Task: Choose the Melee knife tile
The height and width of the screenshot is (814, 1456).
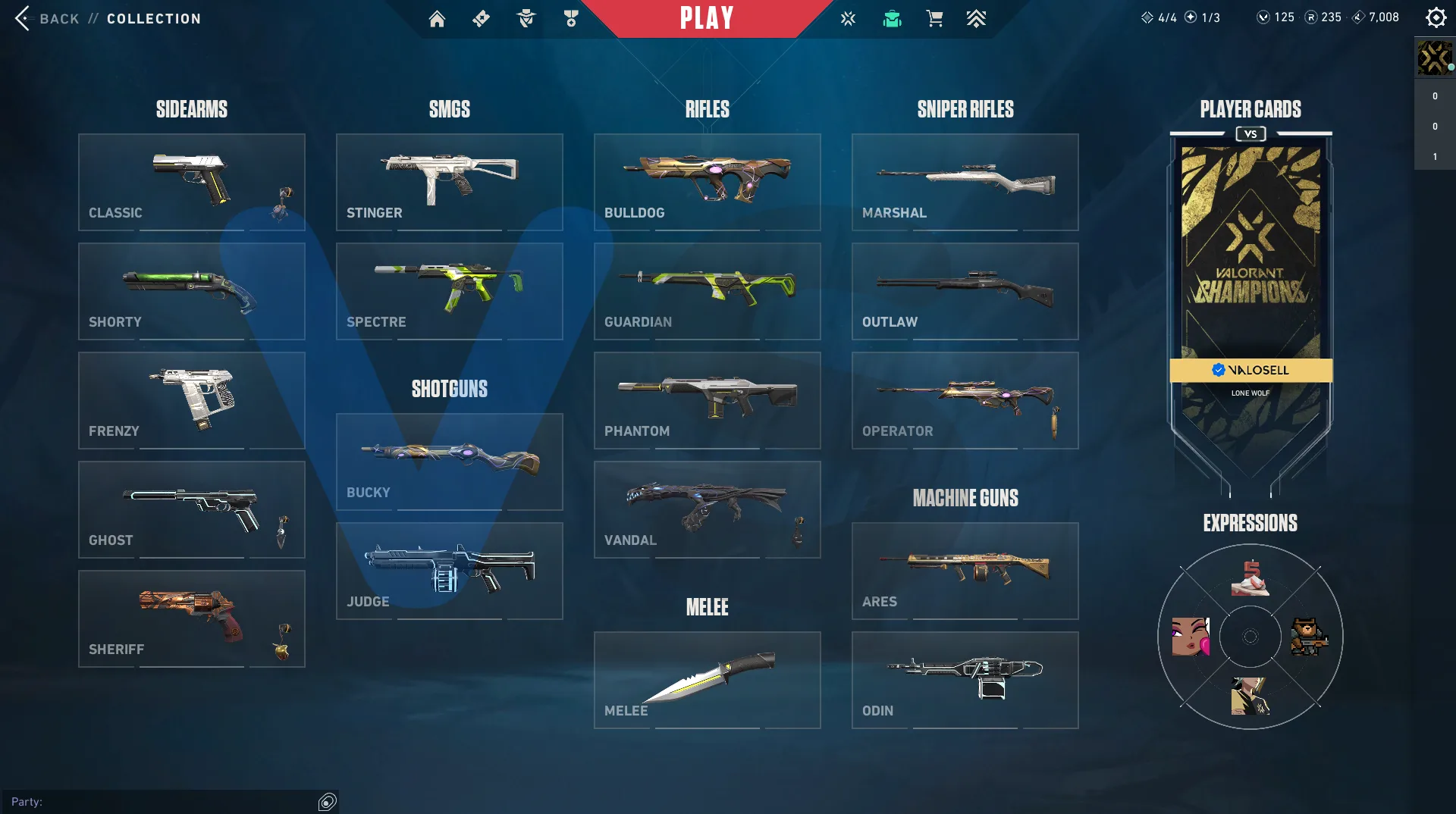Action: coord(707,680)
